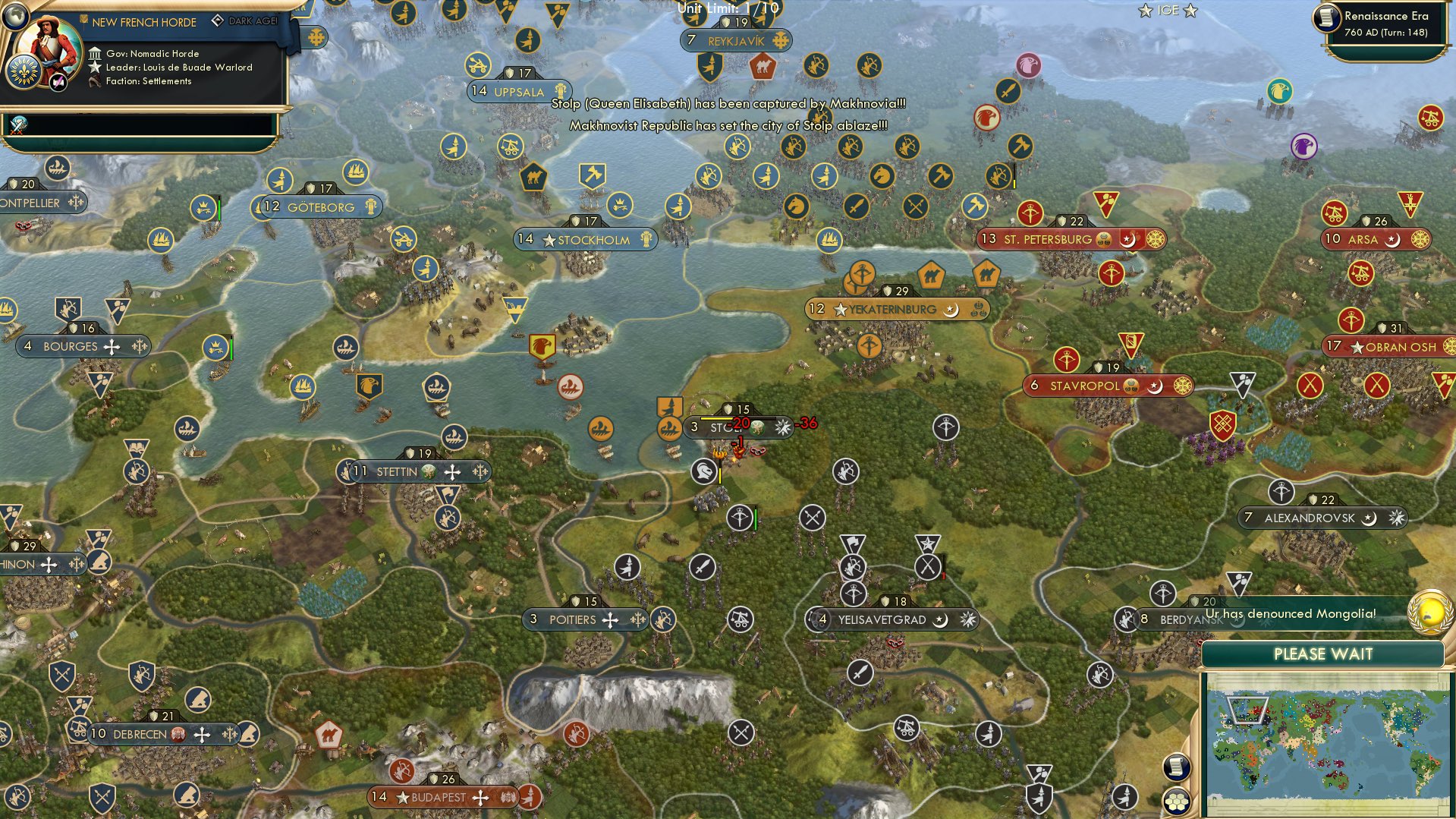Click the Dark Age diamond icon
This screenshot has width=1456, height=819.
click(x=219, y=20)
